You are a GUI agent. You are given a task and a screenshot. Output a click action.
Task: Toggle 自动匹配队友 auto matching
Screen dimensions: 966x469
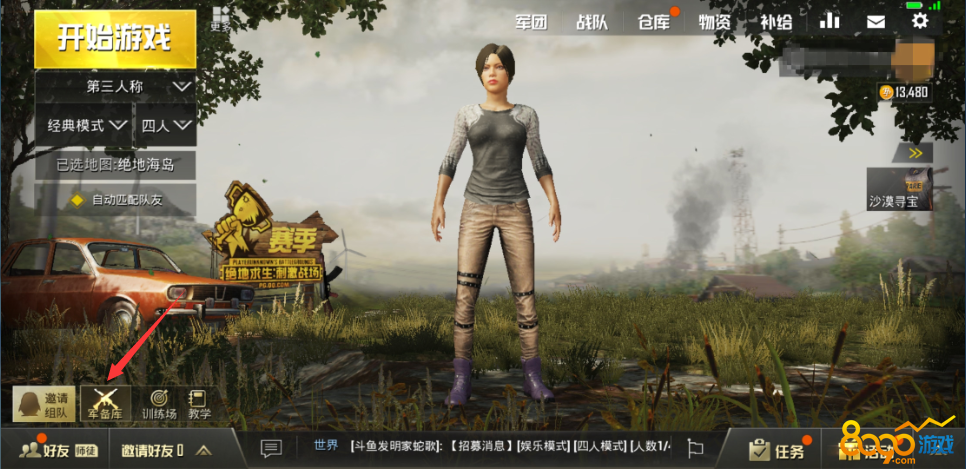point(115,200)
